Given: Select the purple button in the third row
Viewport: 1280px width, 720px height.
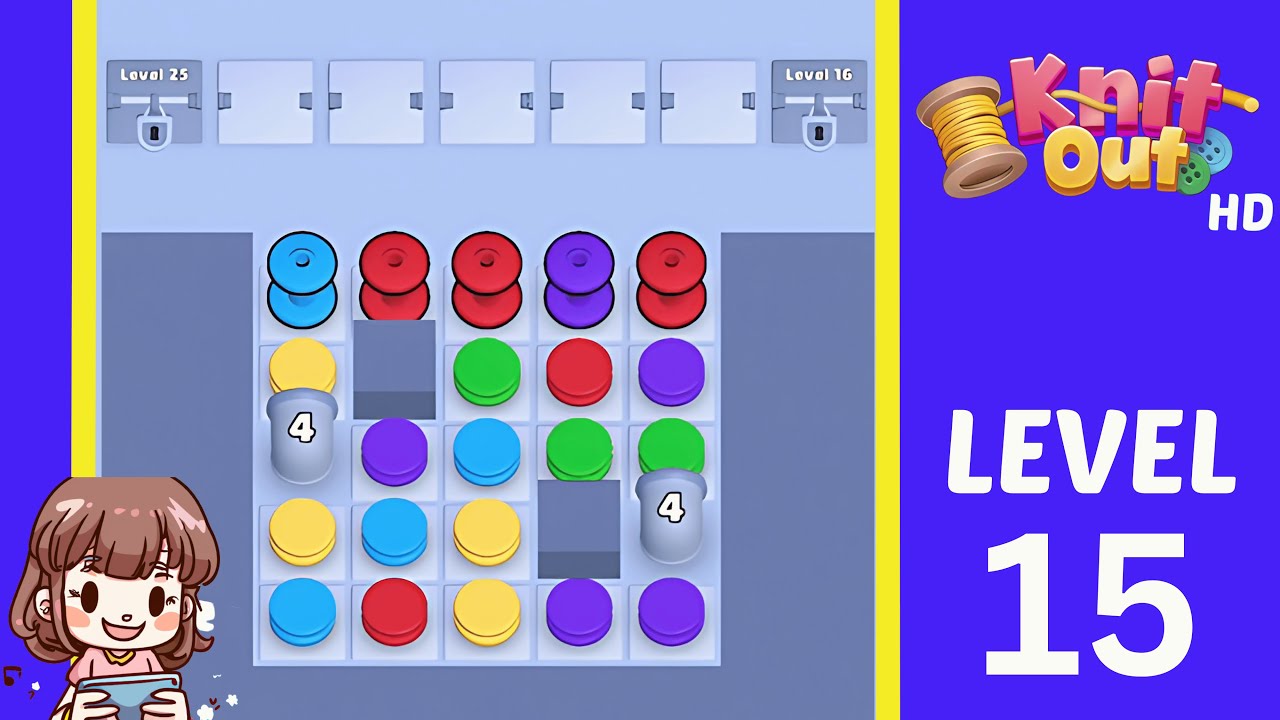Looking at the screenshot, I should (394, 450).
